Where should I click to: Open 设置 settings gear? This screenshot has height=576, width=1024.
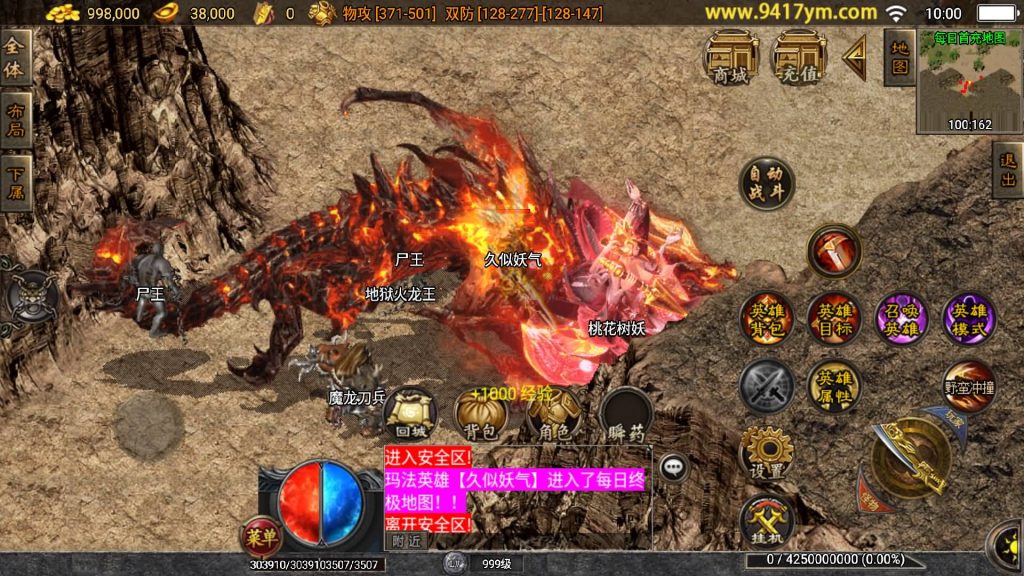[767, 453]
